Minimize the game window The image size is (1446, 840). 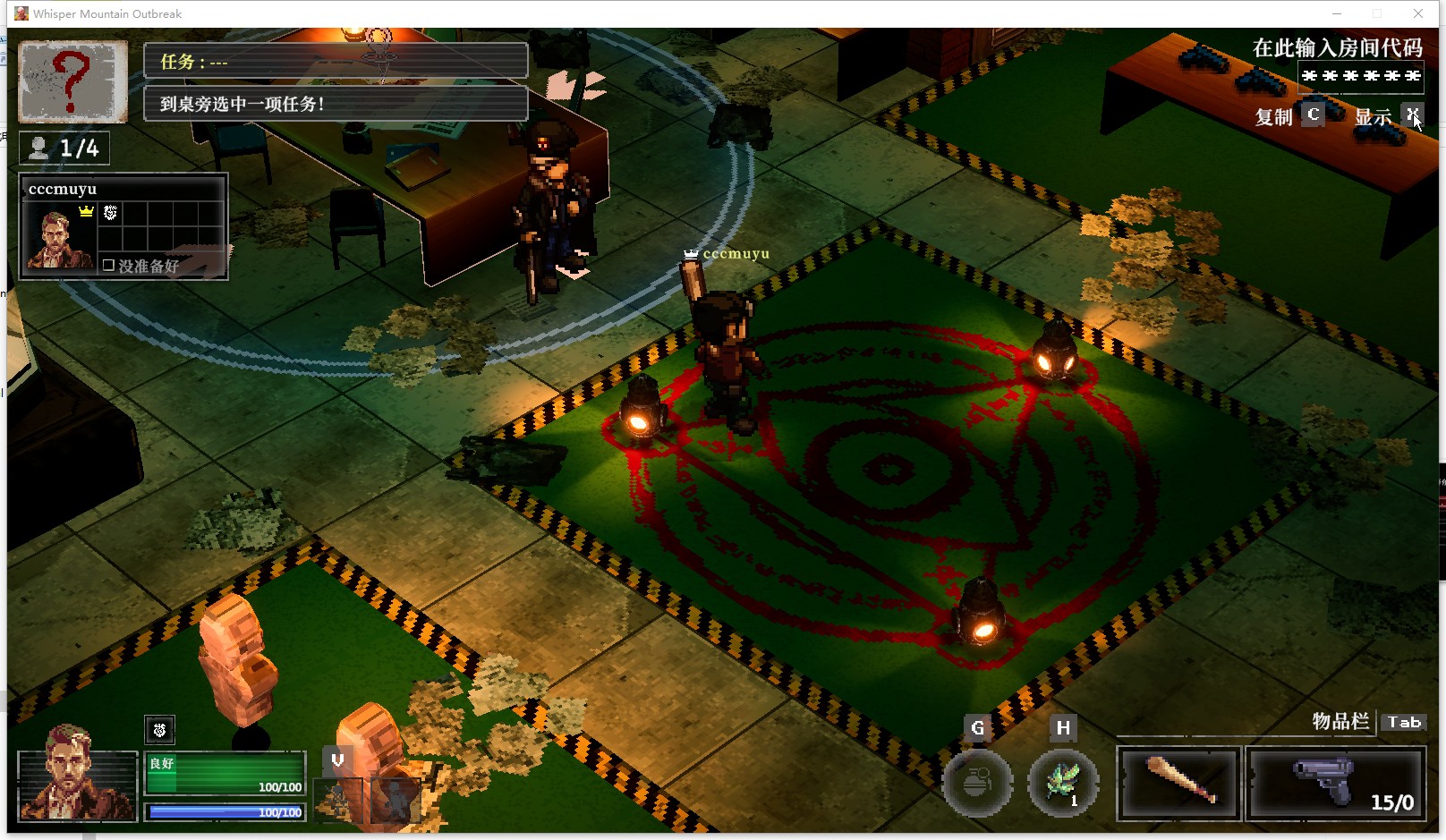tap(1337, 13)
